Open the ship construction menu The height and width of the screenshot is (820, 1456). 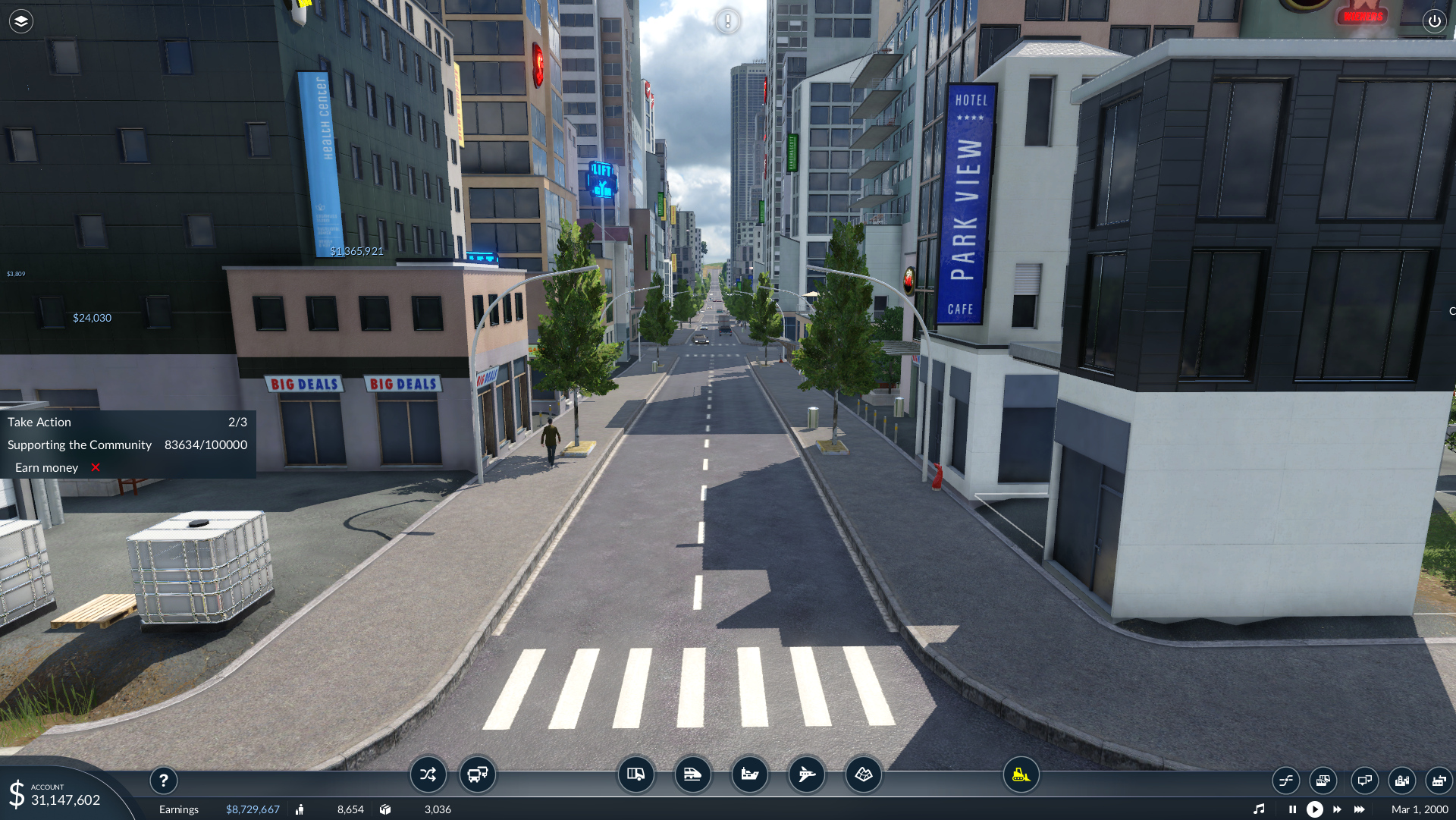[x=749, y=774]
